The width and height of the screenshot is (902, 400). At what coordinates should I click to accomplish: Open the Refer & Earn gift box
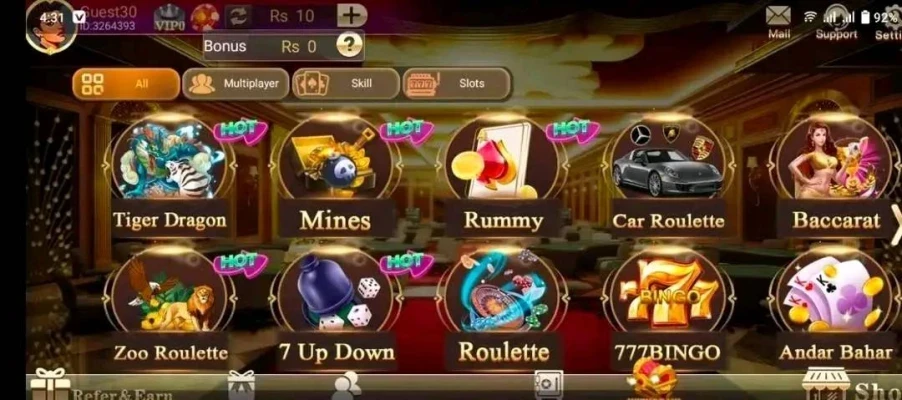[x=50, y=385]
